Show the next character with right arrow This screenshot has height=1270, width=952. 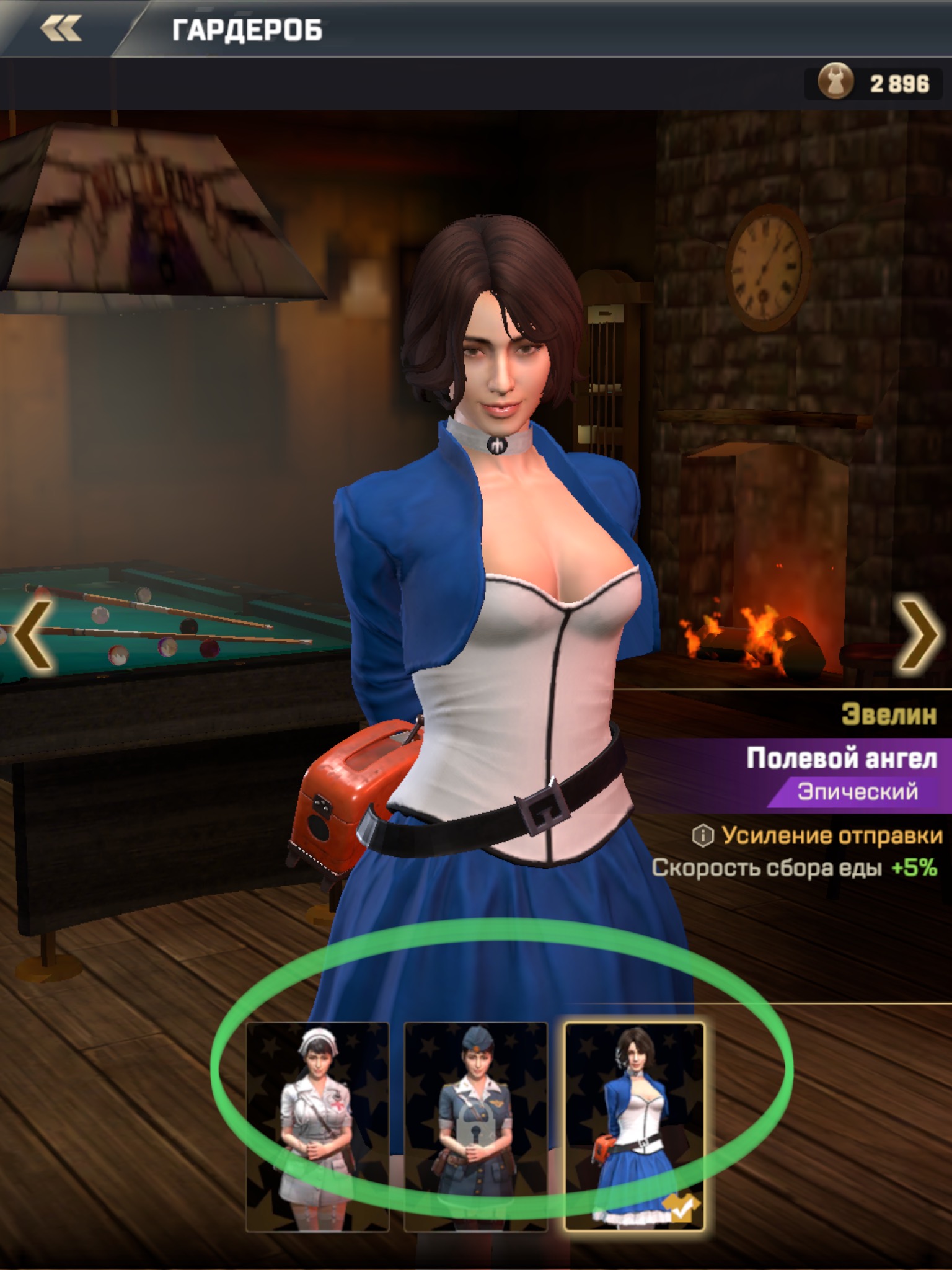pos(920,635)
